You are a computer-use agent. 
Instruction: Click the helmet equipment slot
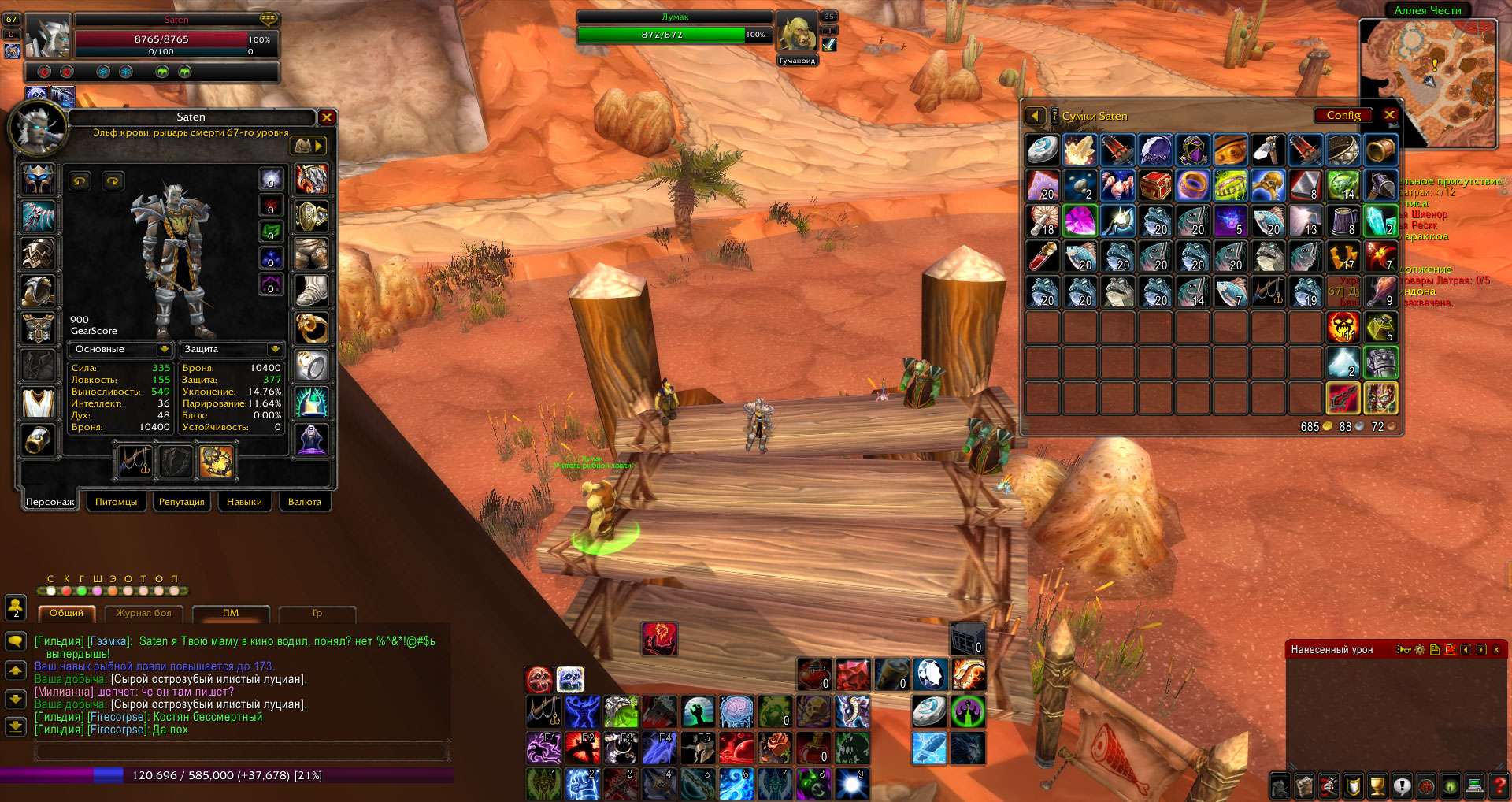[38, 180]
